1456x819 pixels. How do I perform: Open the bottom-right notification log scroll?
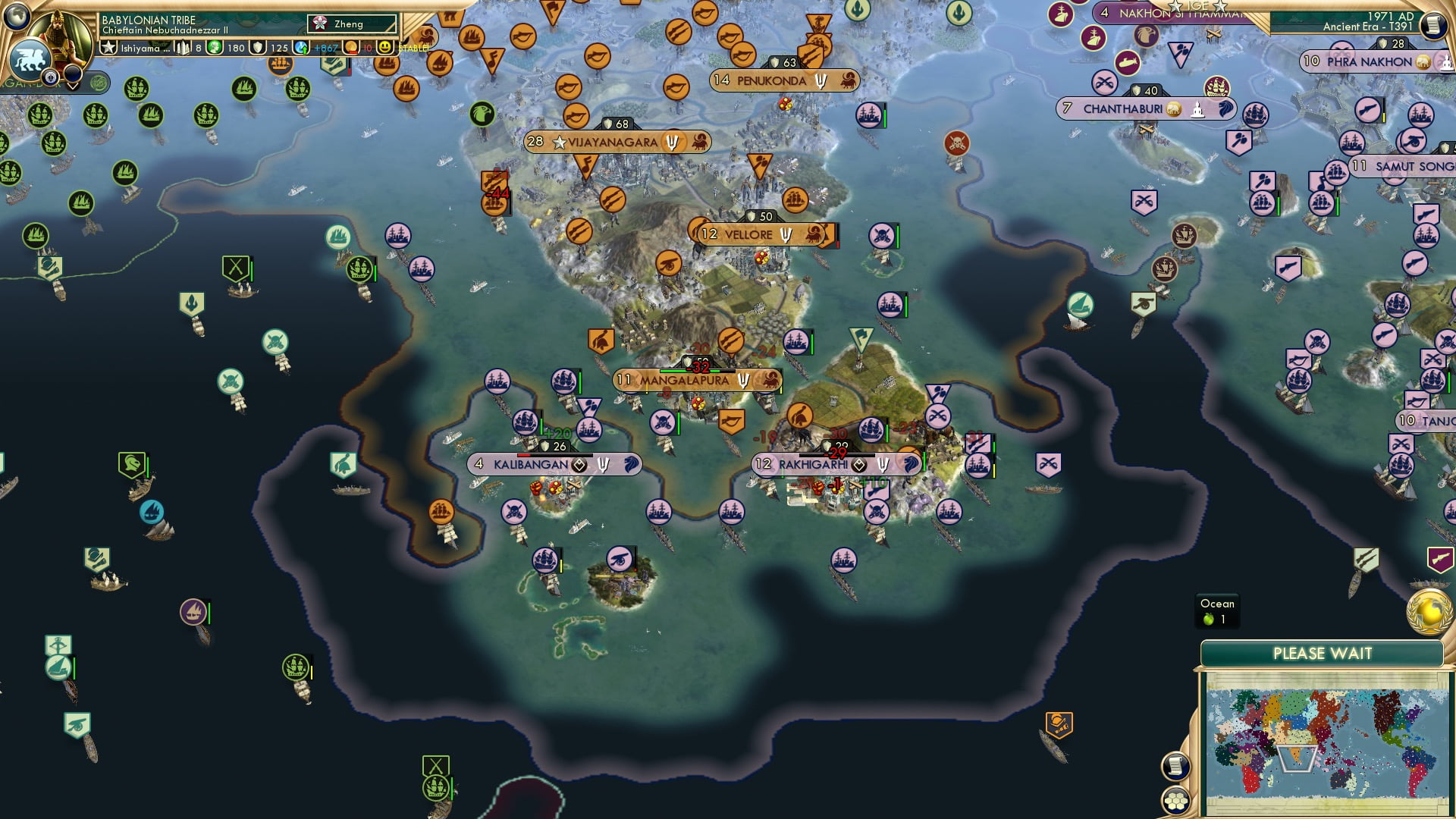(x=1175, y=764)
